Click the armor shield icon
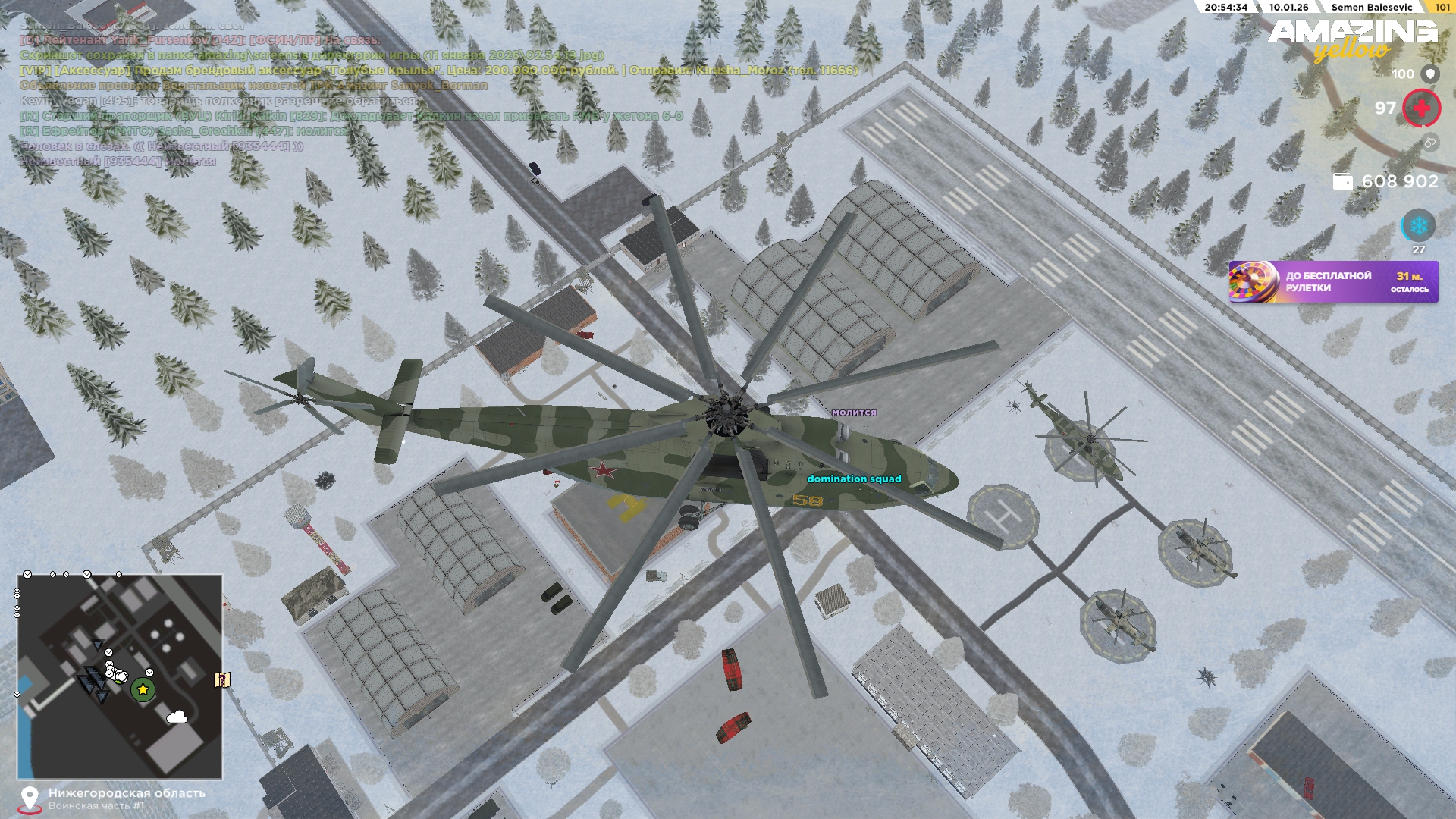 click(x=1429, y=74)
